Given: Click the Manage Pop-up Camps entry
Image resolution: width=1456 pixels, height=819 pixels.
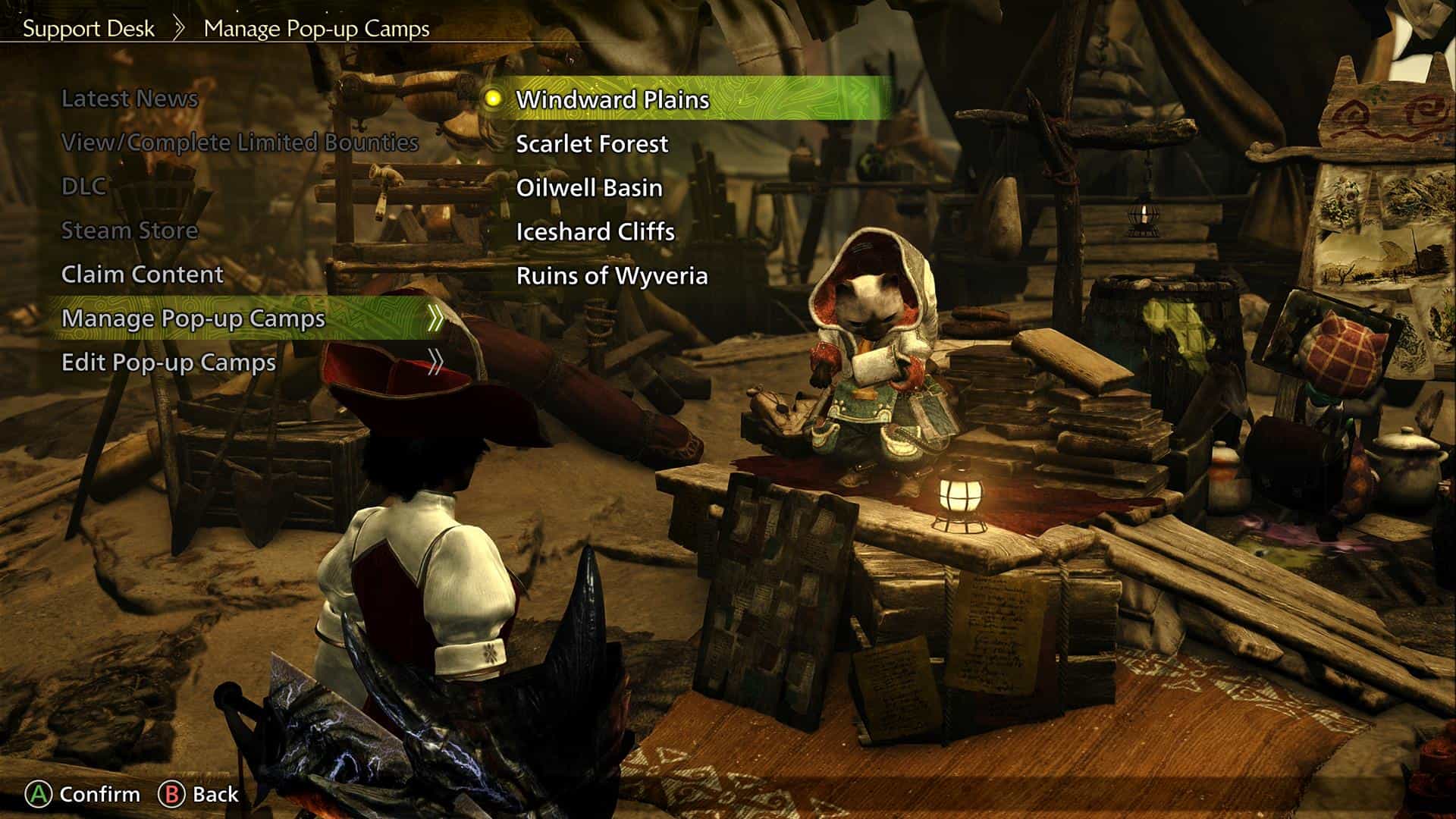Looking at the screenshot, I should click(193, 318).
